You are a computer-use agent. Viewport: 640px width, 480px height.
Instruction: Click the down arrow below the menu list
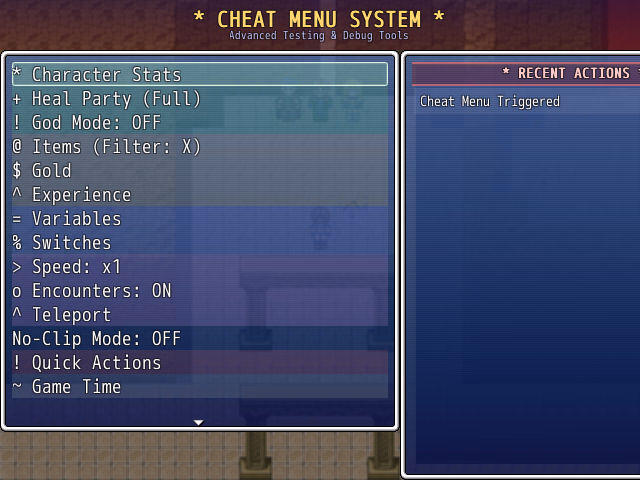pyautogui.click(x=198, y=422)
